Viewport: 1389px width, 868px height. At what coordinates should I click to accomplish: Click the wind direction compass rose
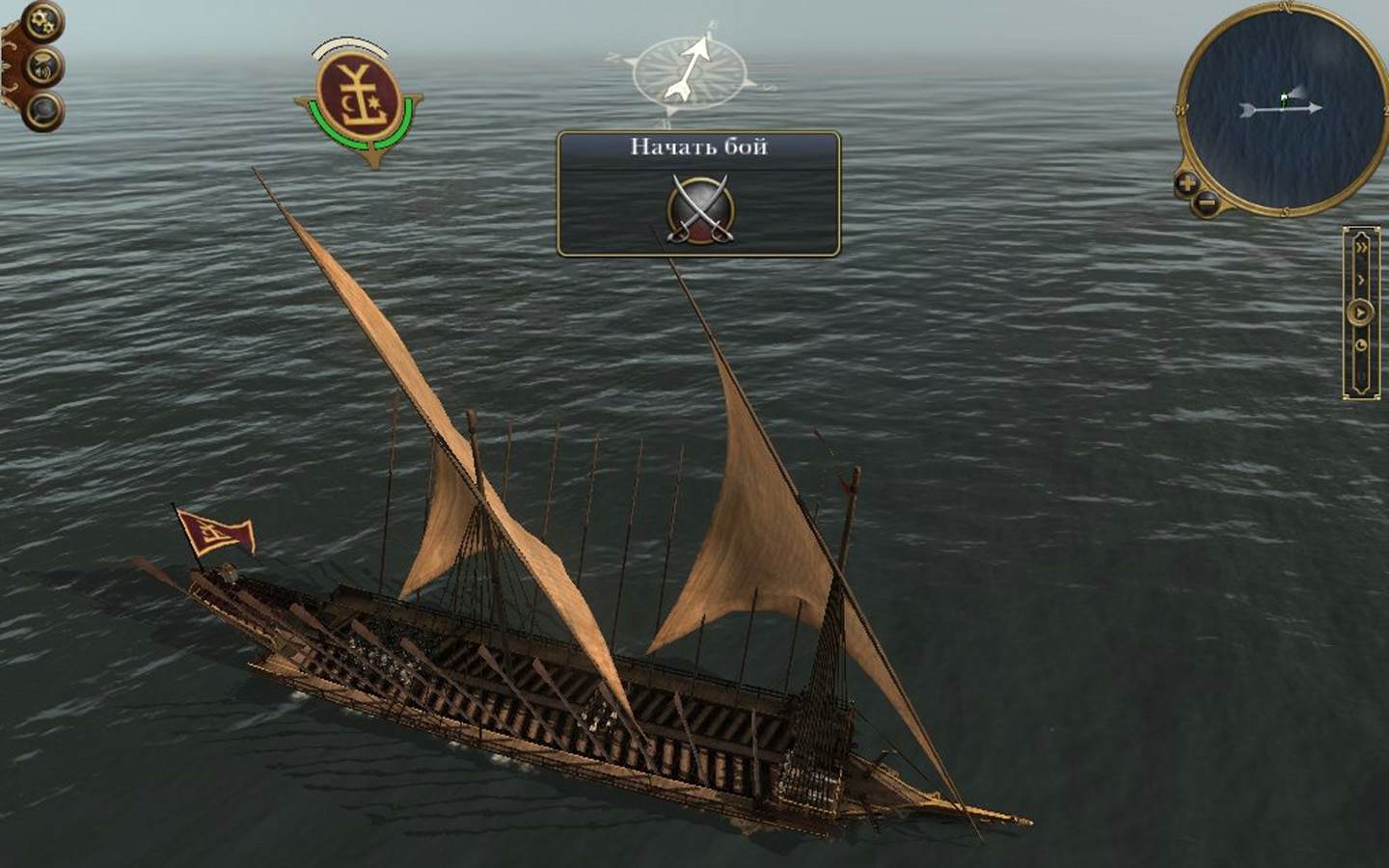pos(690,69)
